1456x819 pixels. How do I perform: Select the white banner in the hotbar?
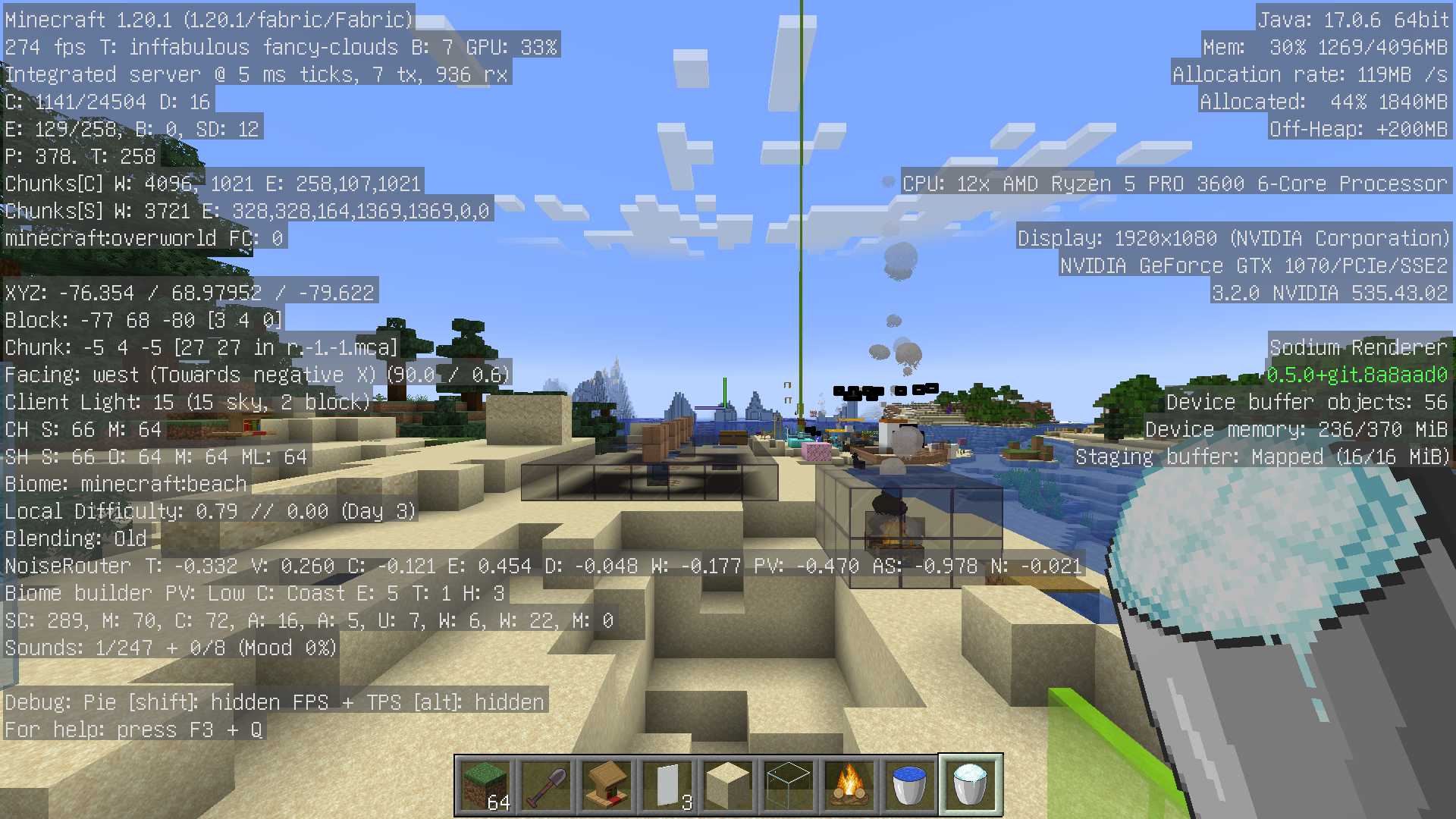coord(667,783)
